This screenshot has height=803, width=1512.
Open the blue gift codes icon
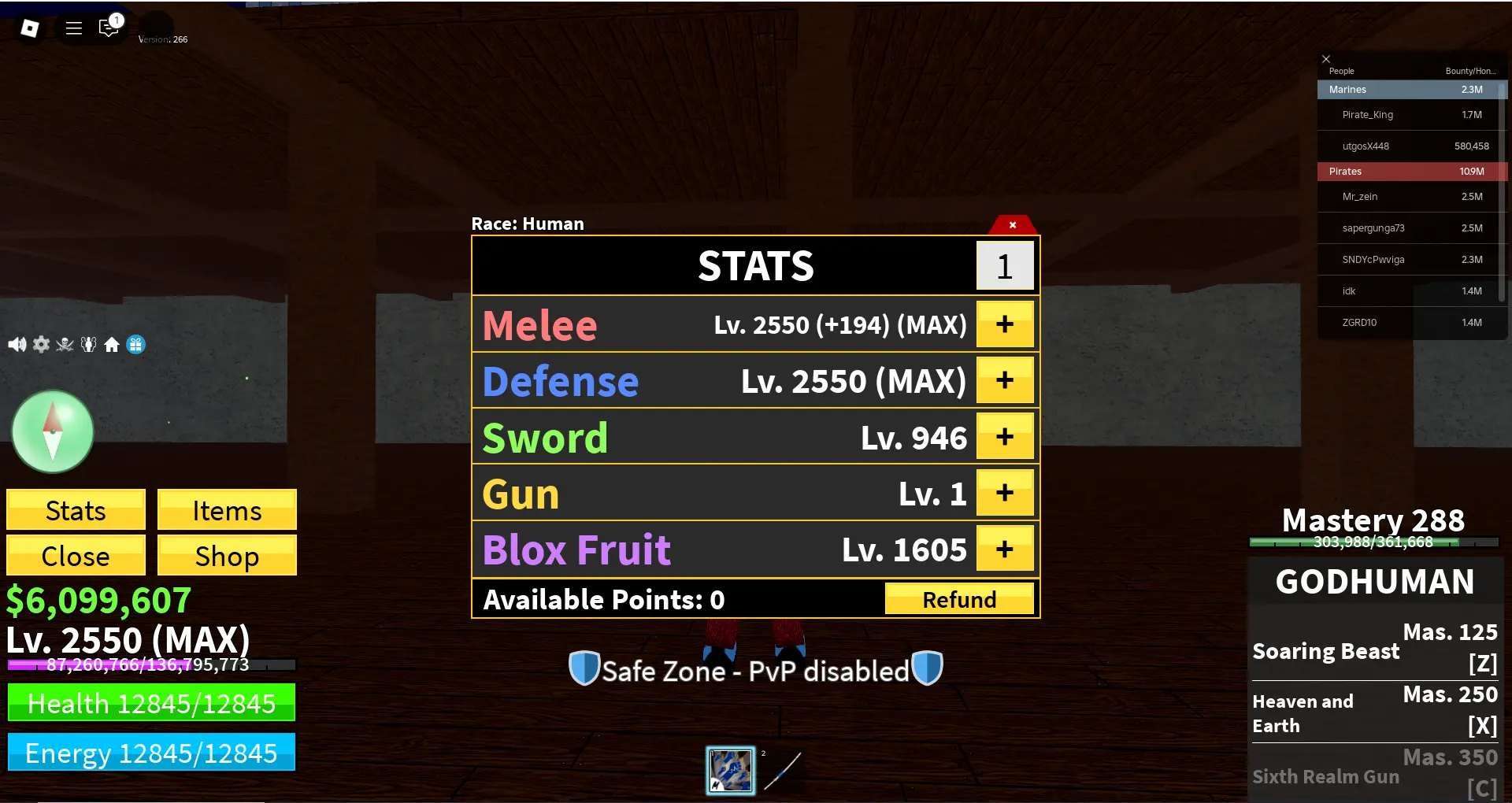[x=135, y=345]
